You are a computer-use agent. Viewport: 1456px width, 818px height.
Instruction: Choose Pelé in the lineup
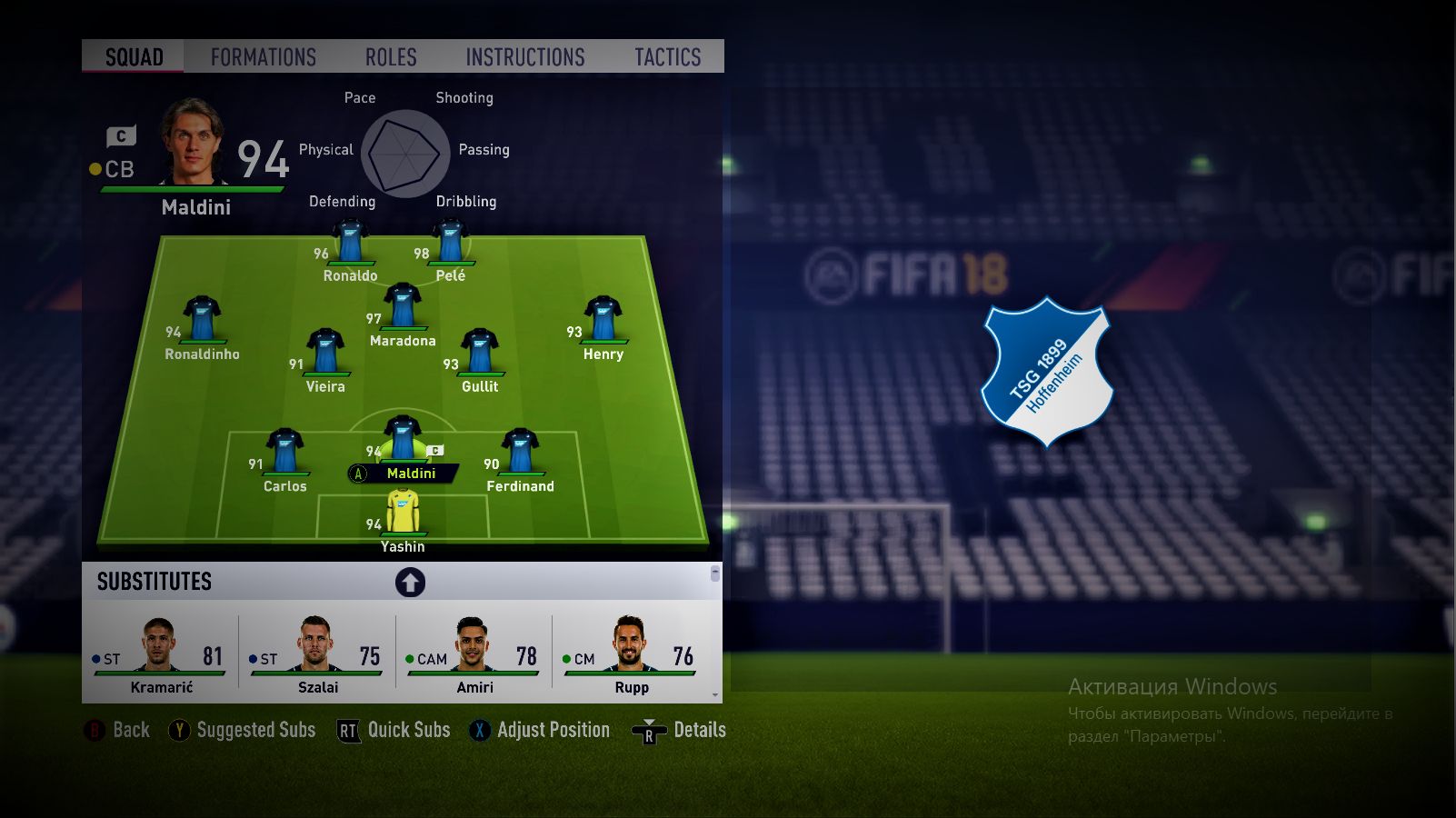pos(451,245)
